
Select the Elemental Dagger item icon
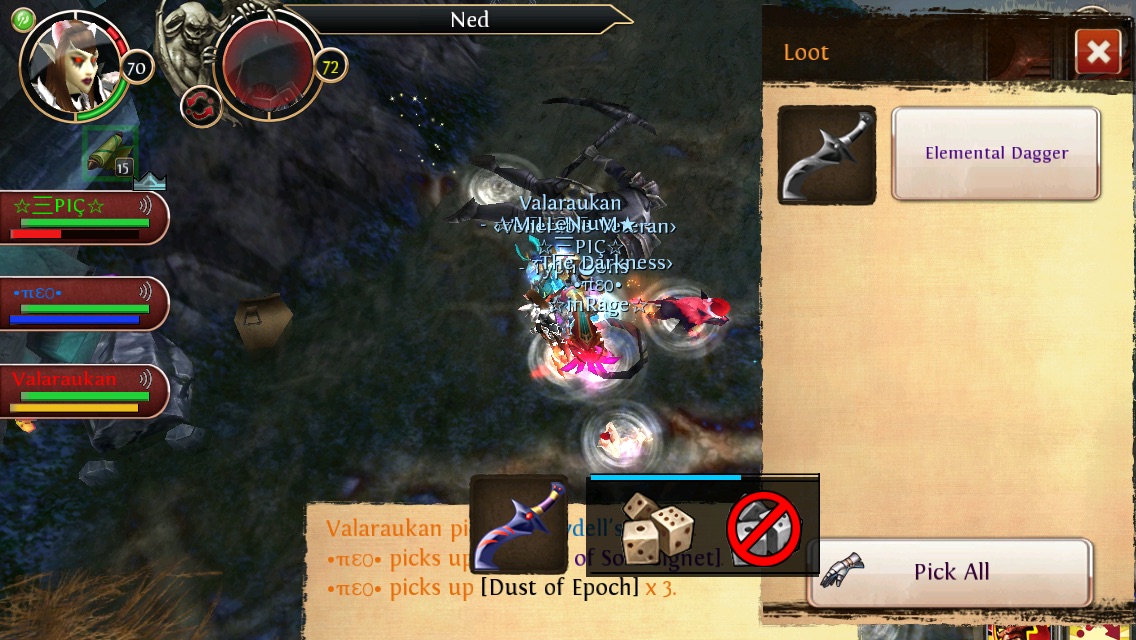pos(826,155)
